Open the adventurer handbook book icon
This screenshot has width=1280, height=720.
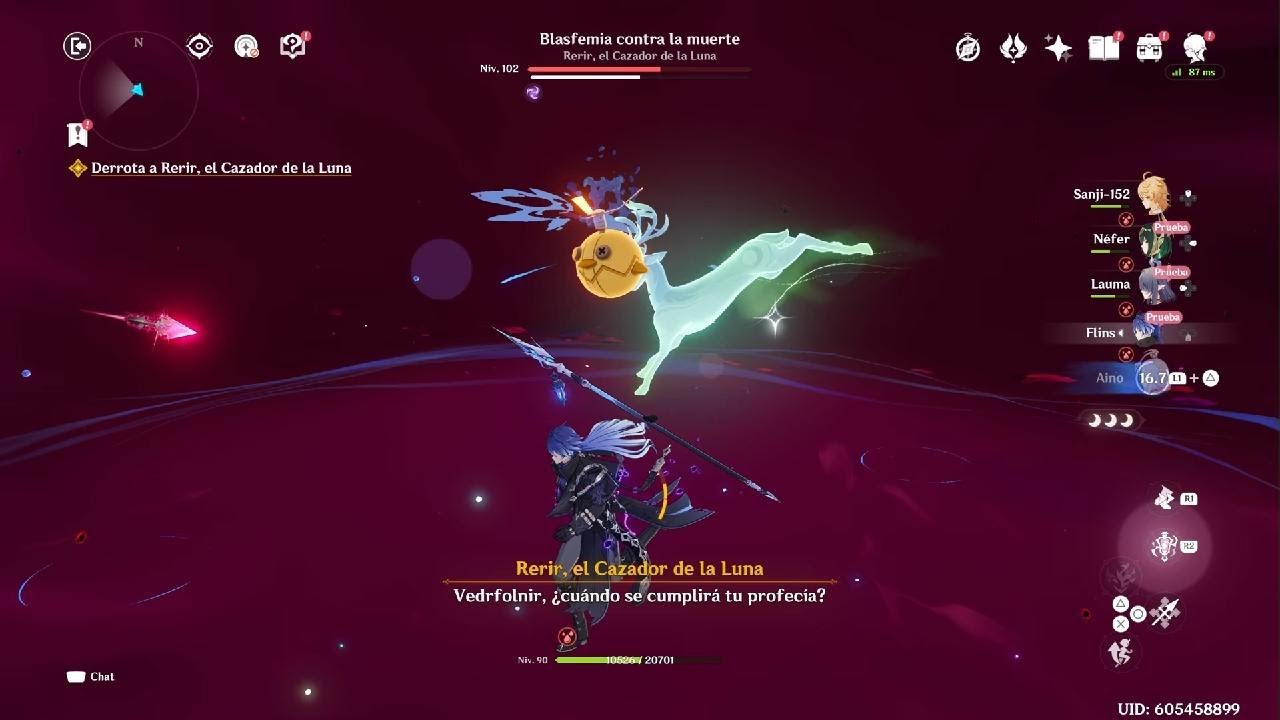click(1103, 48)
